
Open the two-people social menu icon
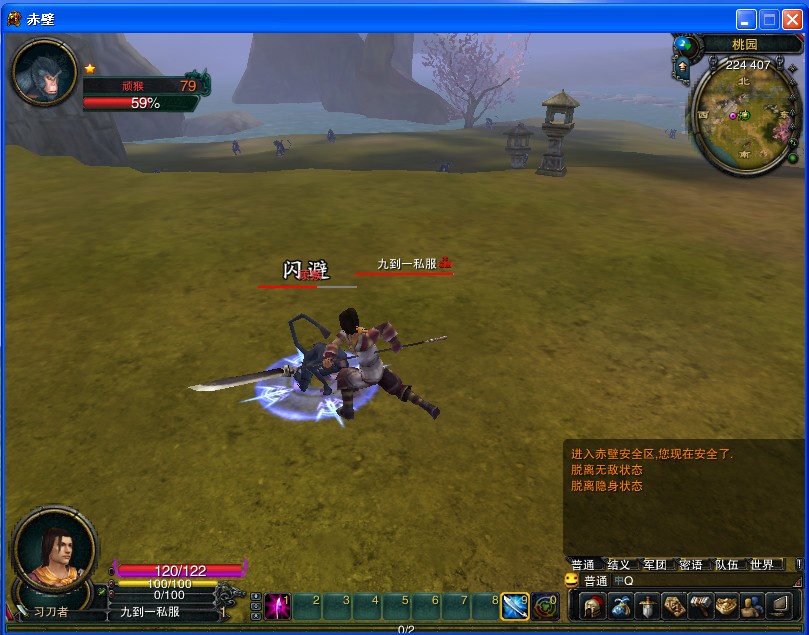pyautogui.click(x=751, y=606)
